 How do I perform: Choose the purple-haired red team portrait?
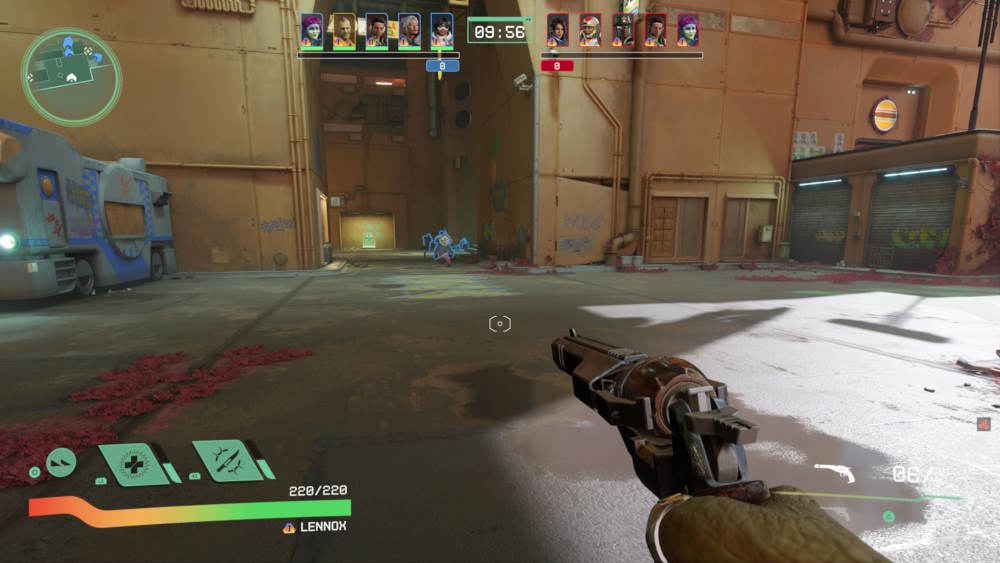click(x=688, y=30)
